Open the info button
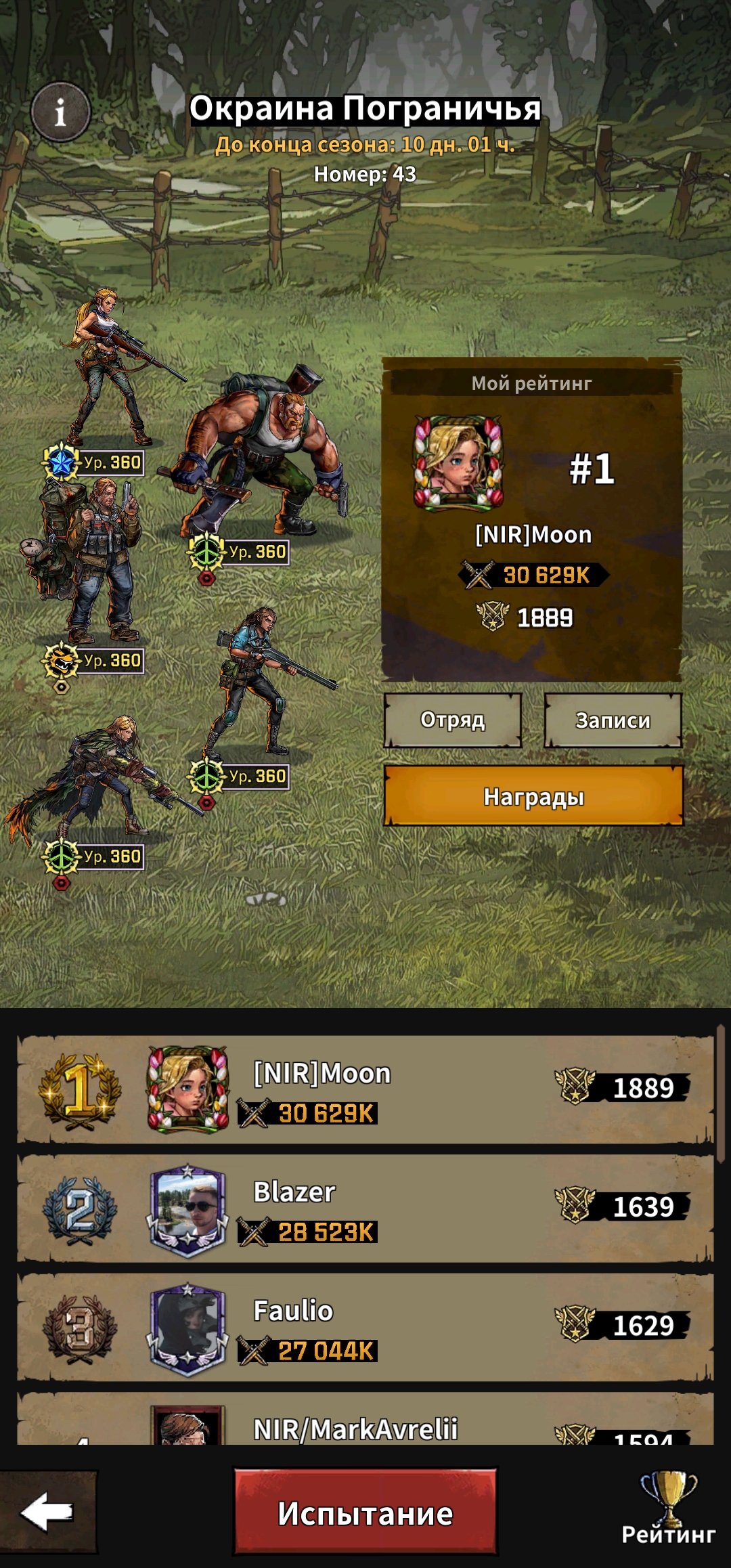 [60, 112]
